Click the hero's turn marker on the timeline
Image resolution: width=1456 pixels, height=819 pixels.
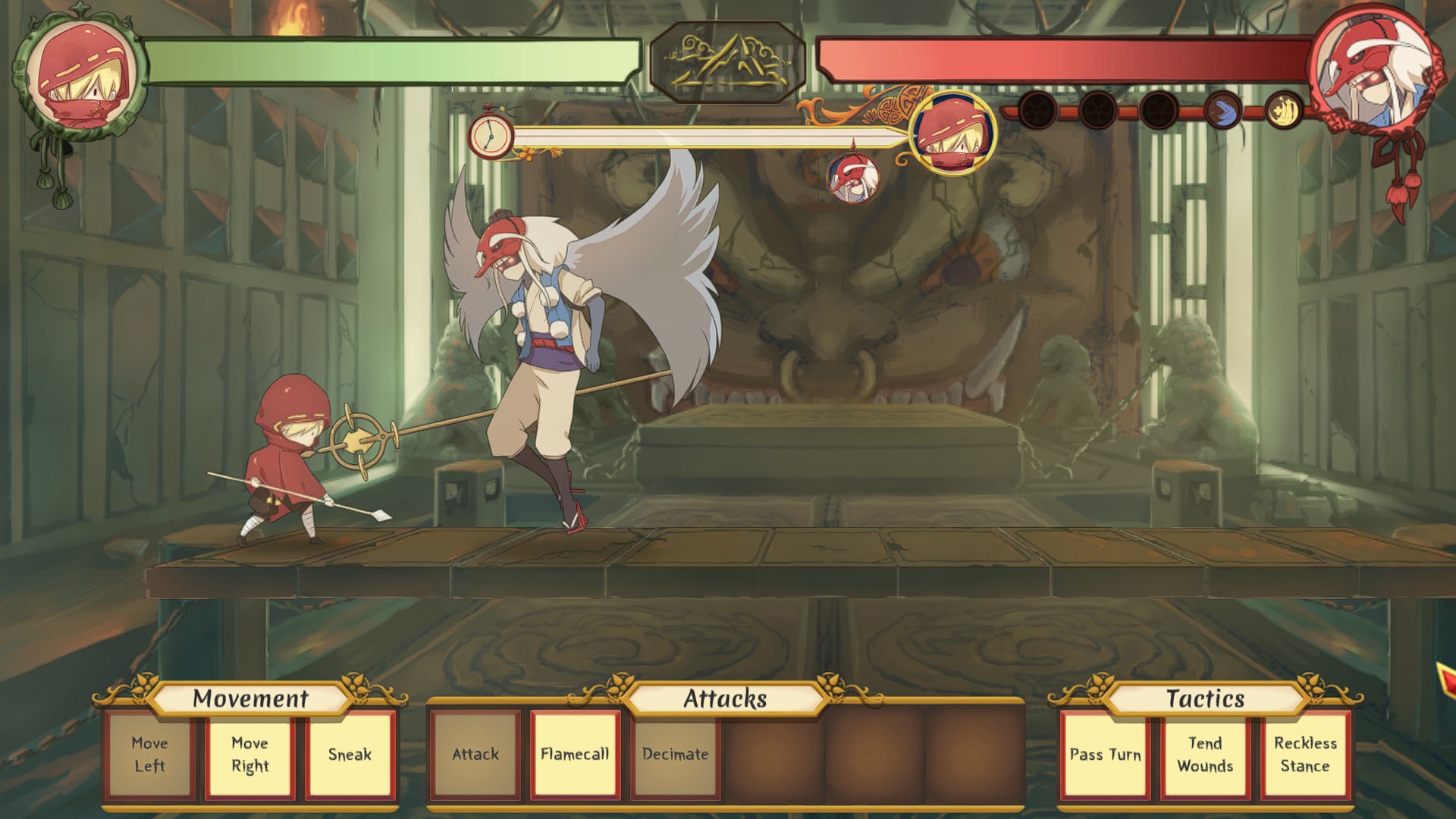pyautogui.click(x=952, y=133)
